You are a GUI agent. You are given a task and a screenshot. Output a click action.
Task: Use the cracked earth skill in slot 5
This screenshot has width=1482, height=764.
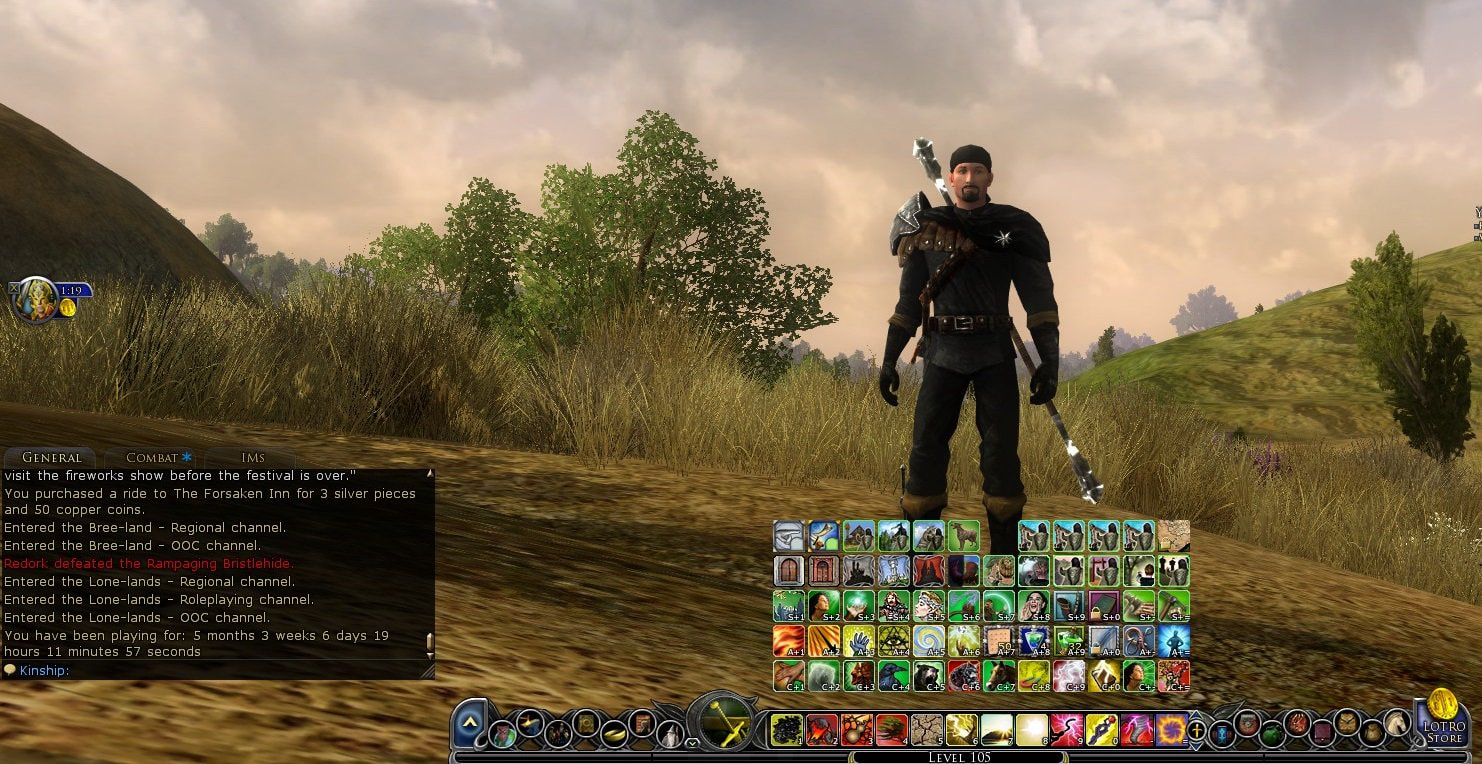[927, 730]
